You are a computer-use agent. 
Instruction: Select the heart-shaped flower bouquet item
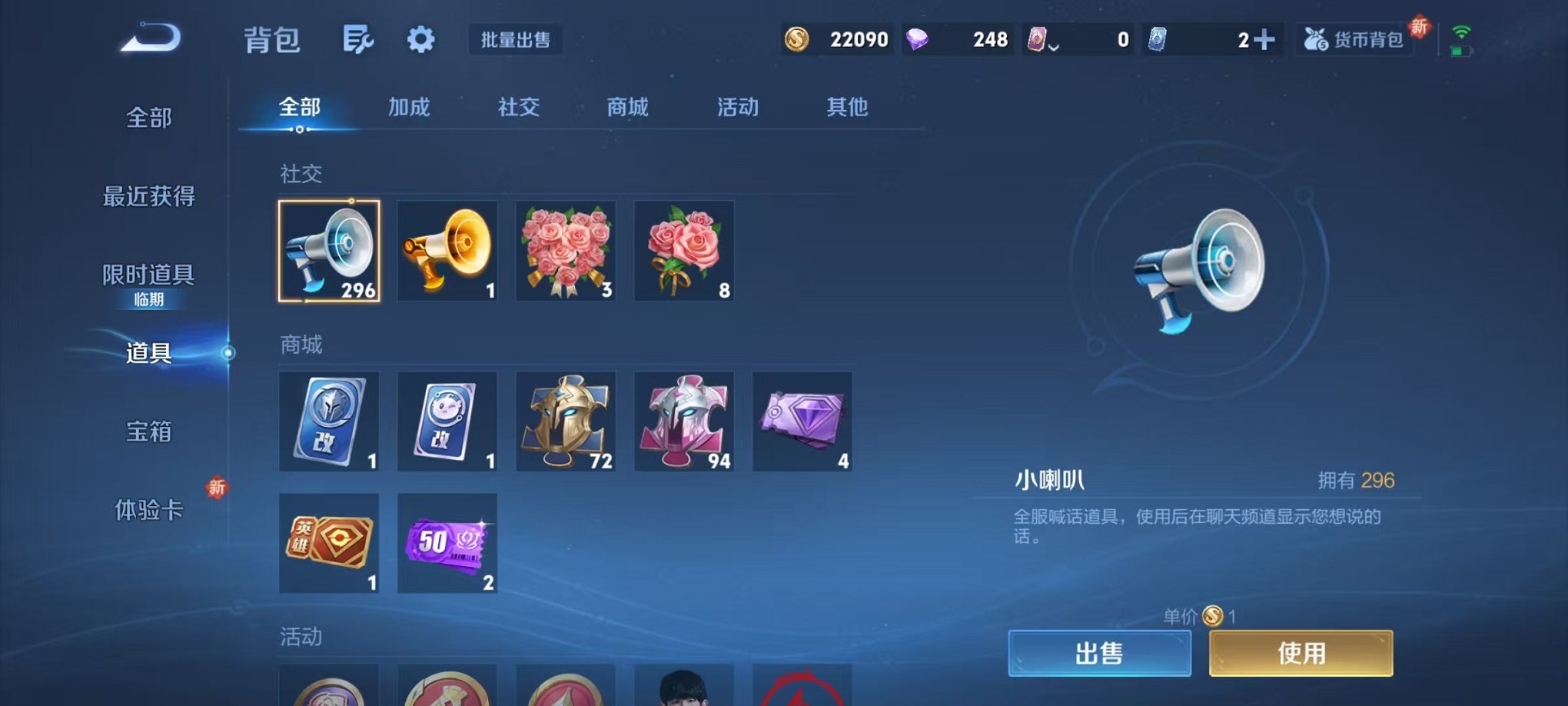(565, 251)
